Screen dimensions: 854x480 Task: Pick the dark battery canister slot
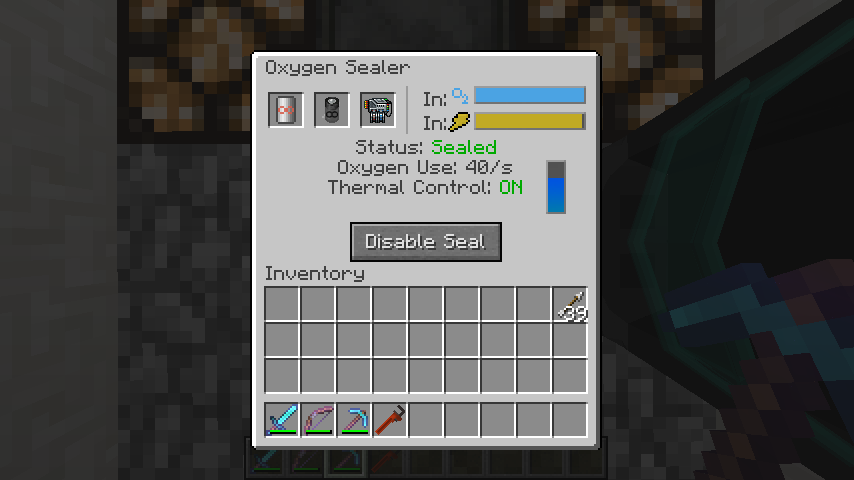(x=332, y=110)
